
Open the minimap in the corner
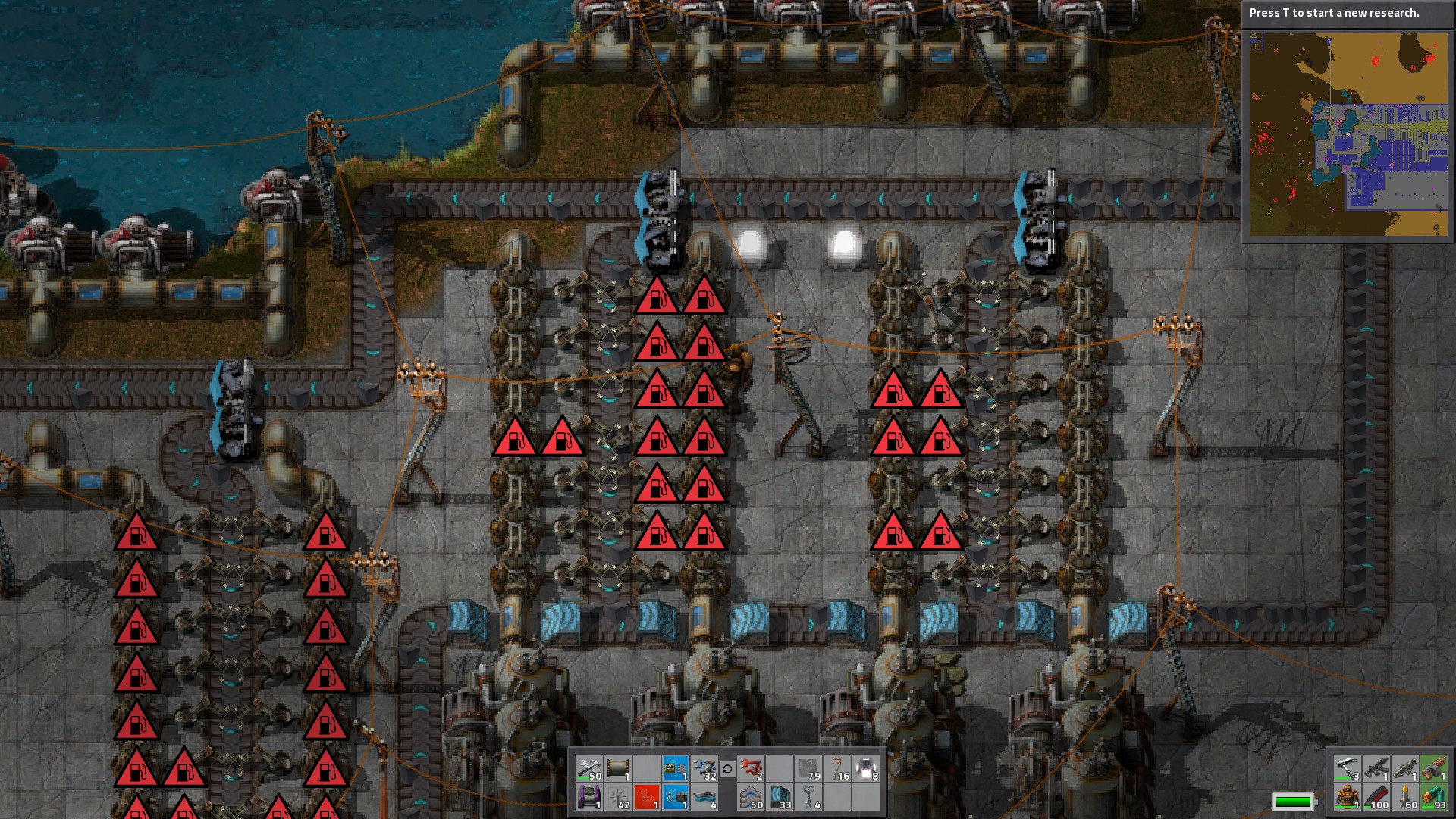(1348, 134)
